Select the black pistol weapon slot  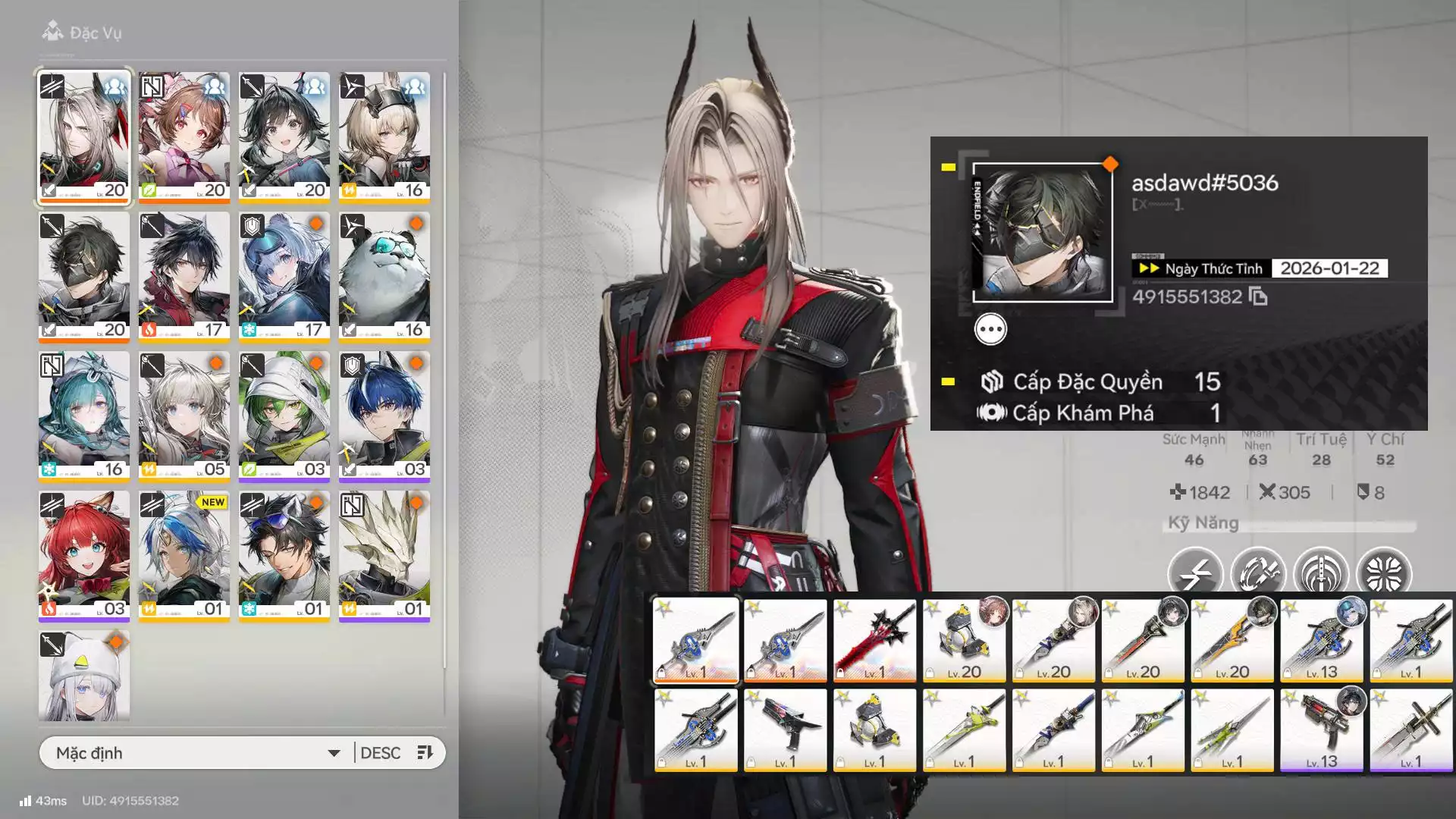pos(785,730)
